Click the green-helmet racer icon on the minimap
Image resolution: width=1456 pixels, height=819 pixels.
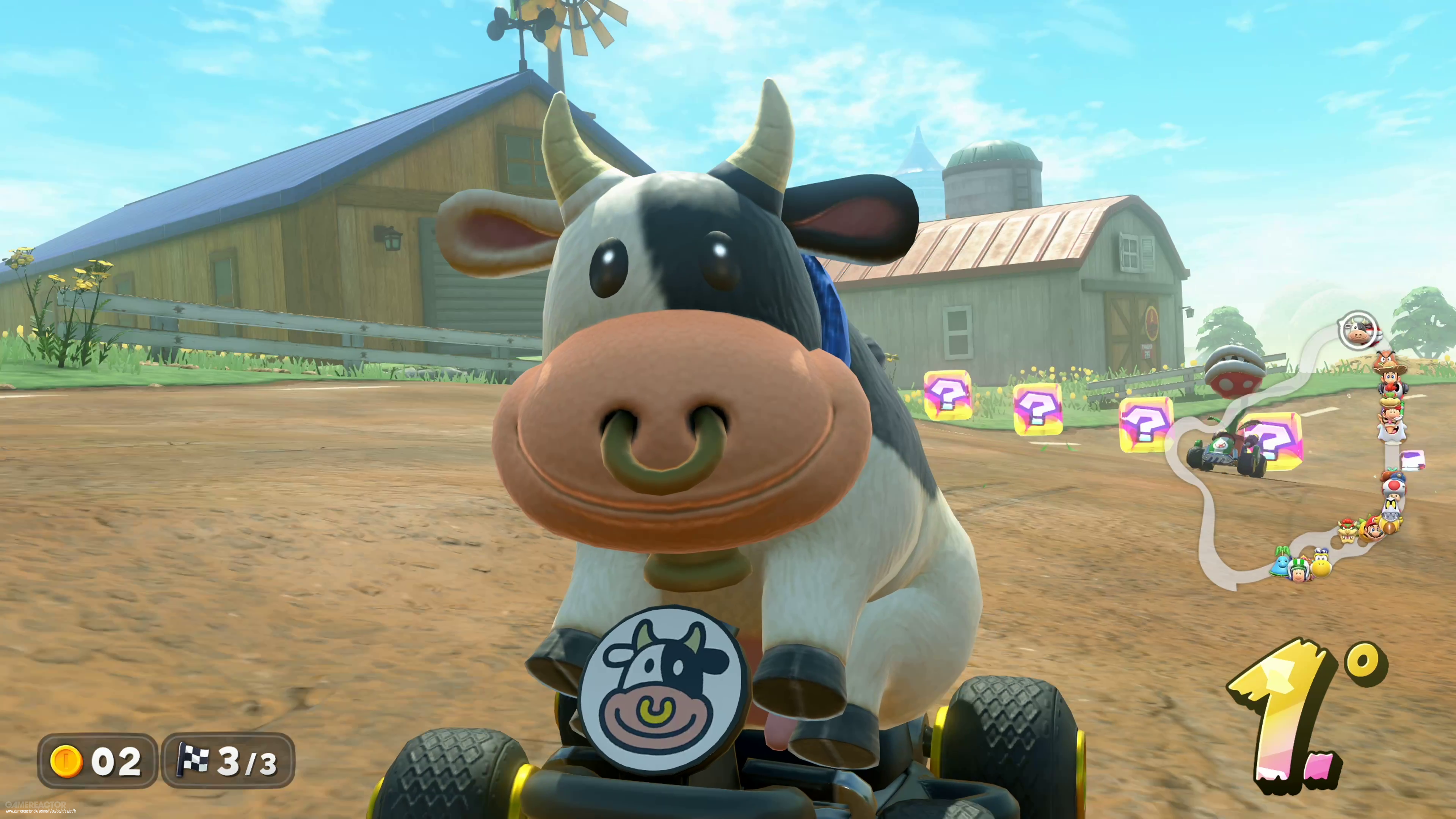click(1299, 569)
